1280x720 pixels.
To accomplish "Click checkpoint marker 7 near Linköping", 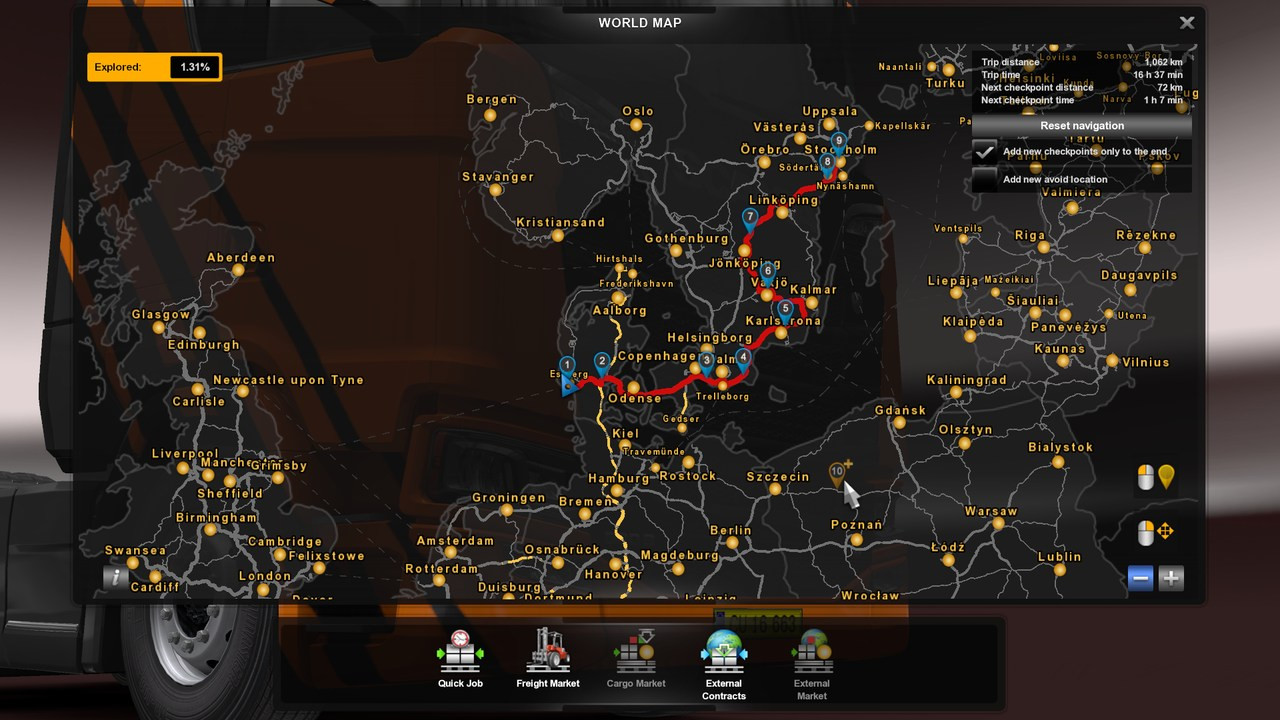I will tap(748, 215).
